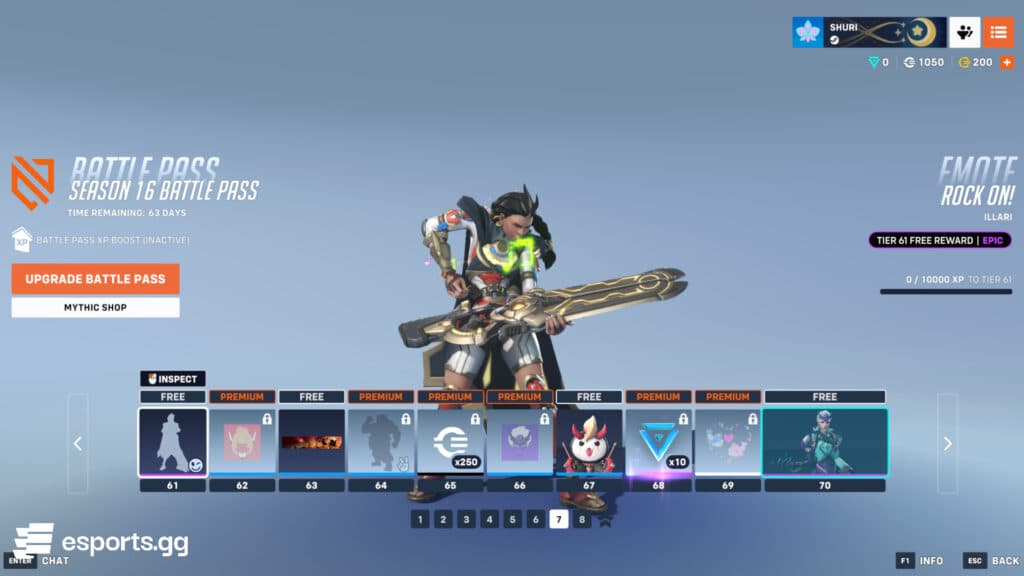Go to the previous rewards page arrow

tap(78, 443)
